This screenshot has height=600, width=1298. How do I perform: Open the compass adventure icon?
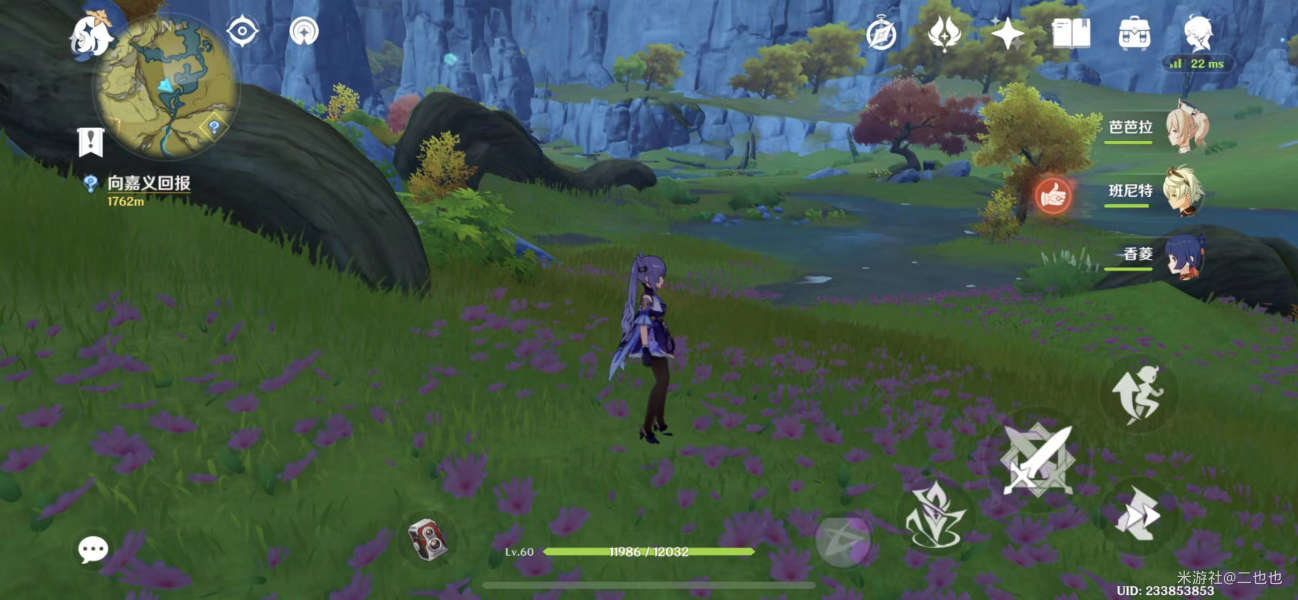pos(881,34)
